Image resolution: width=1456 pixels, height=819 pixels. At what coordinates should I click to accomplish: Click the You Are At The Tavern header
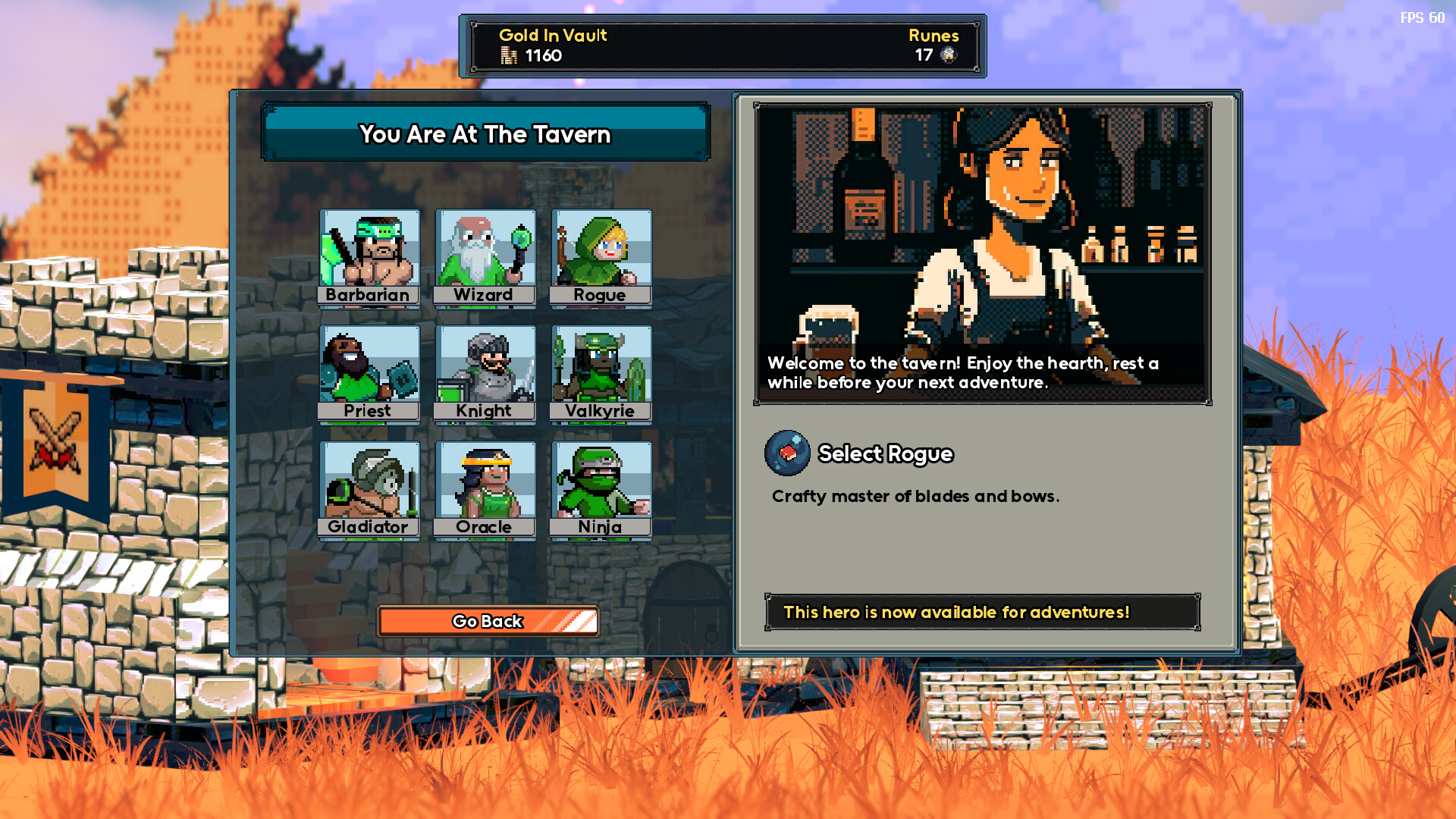(485, 135)
